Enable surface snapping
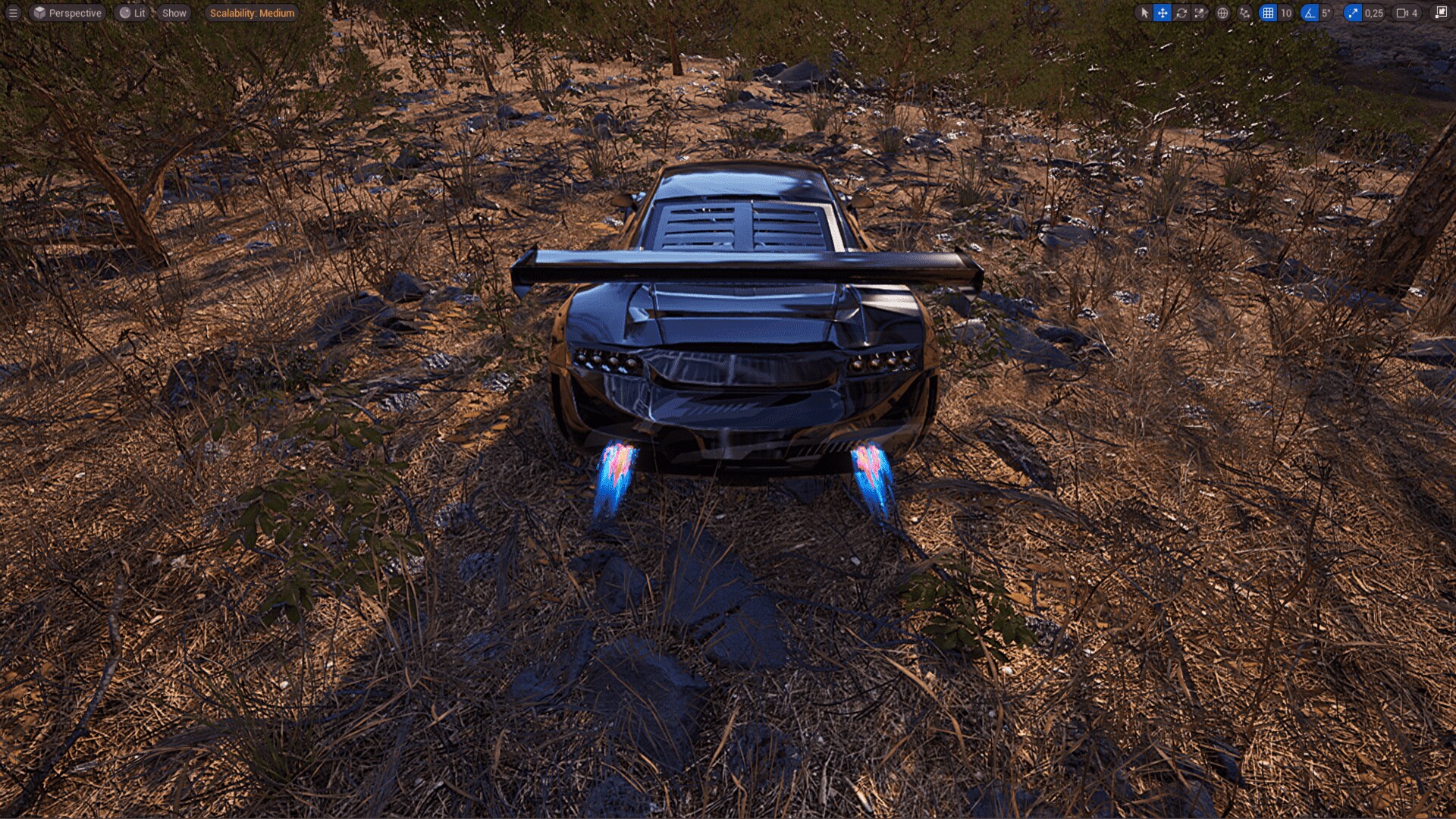The height and width of the screenshot is (819, 1456). [1244, 13]
